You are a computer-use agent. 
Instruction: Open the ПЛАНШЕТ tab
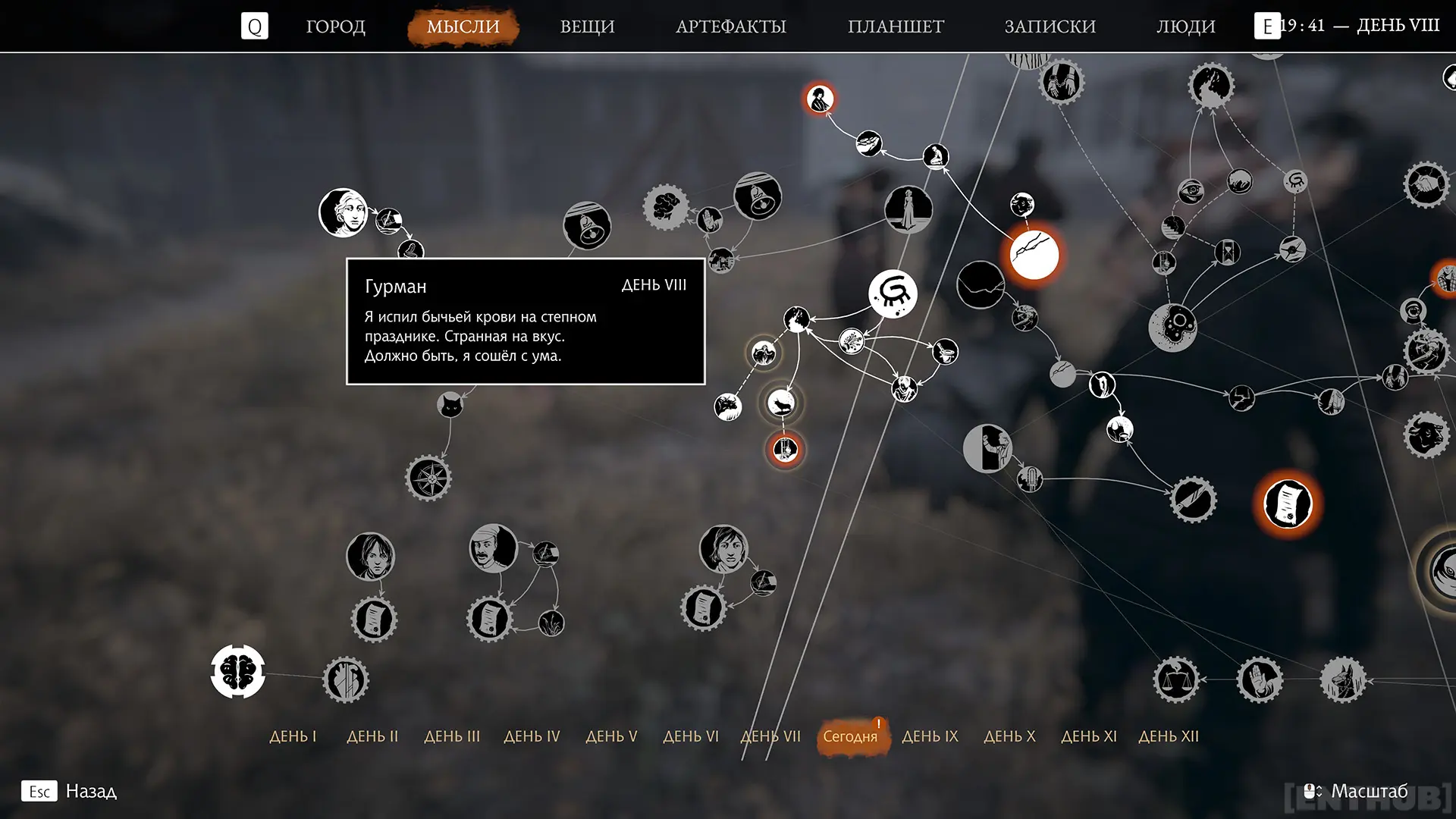(x=896, y=27)
